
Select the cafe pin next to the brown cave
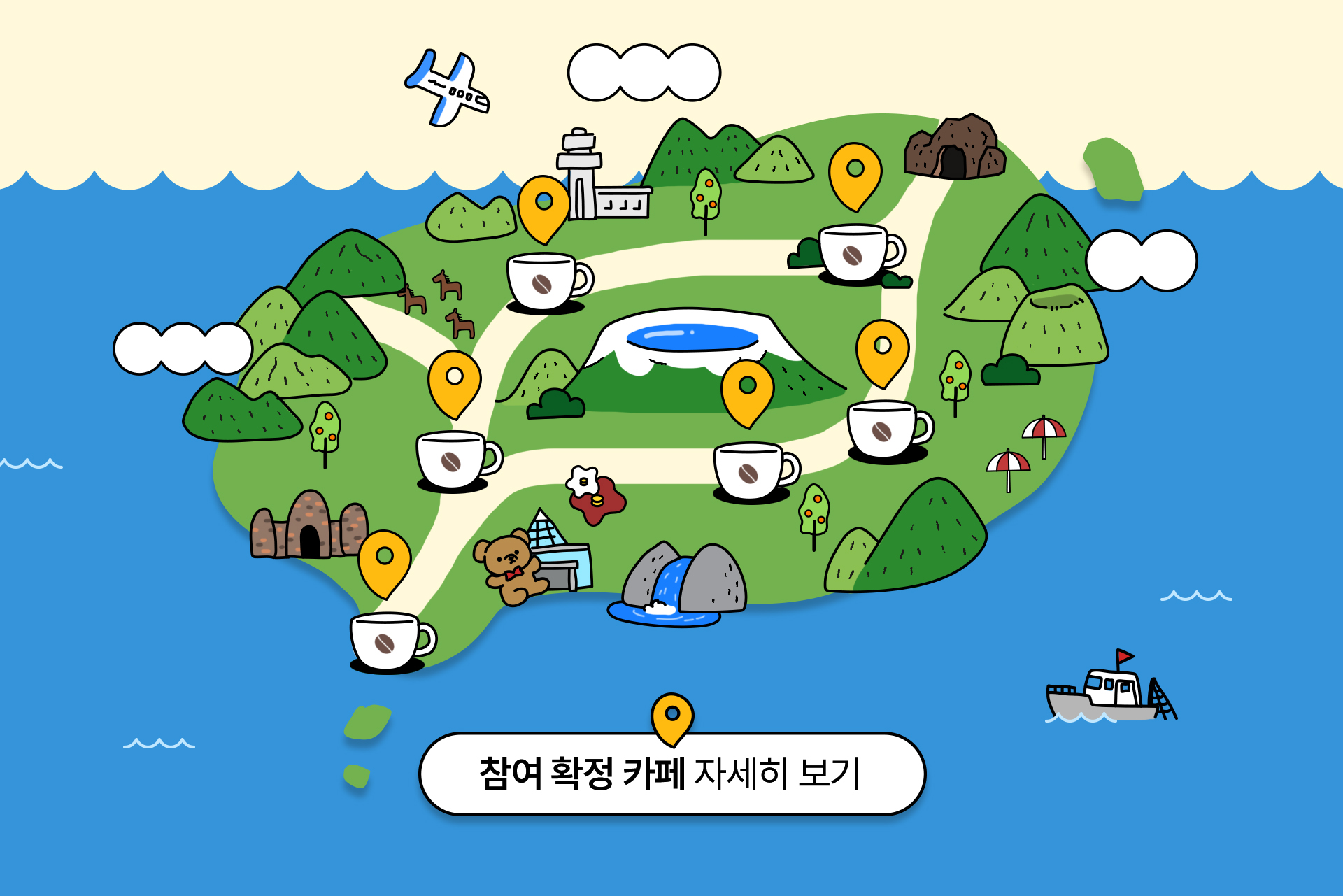point(855,172)
